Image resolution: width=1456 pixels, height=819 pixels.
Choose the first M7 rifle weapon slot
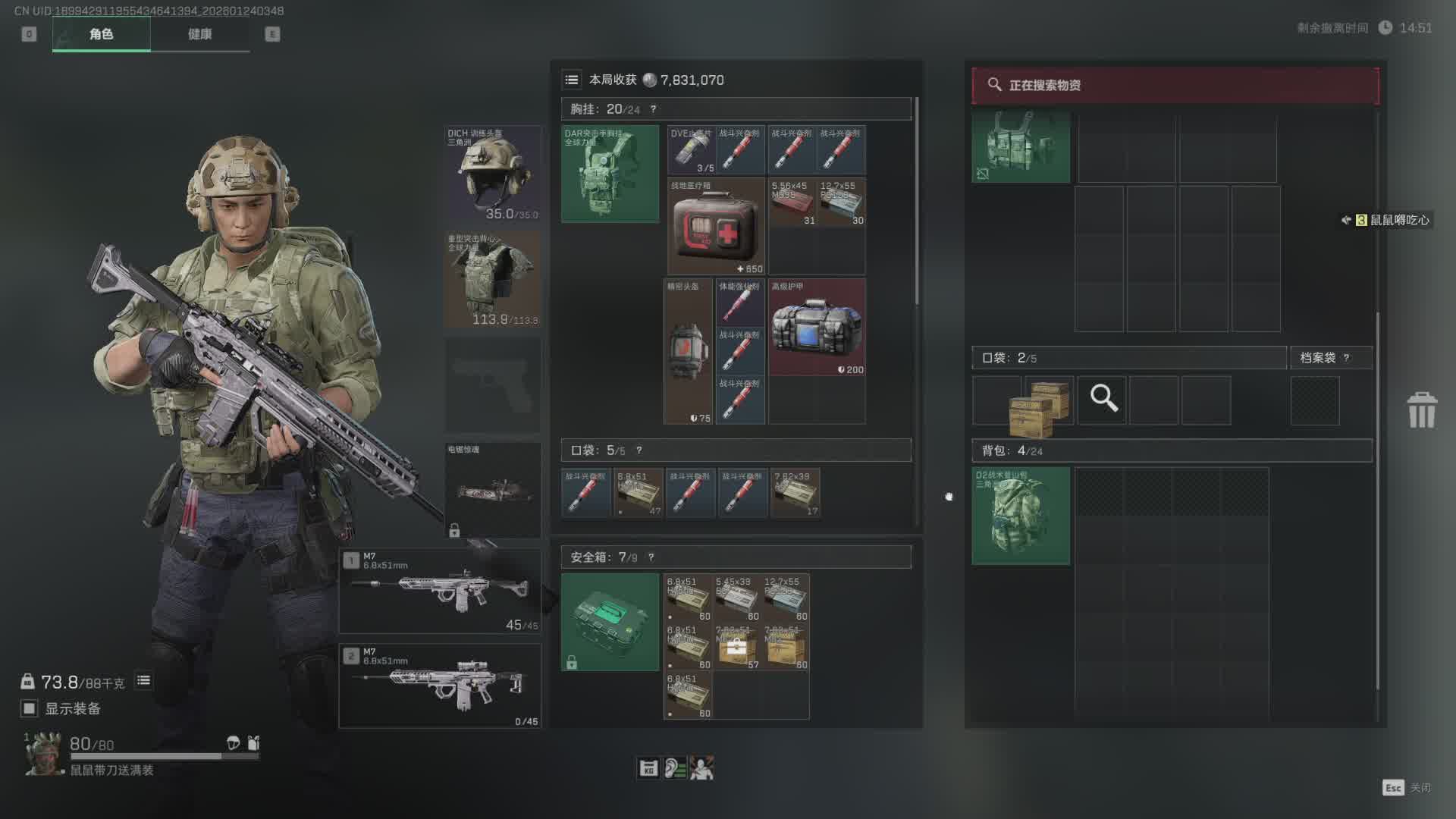click(440, 591)
